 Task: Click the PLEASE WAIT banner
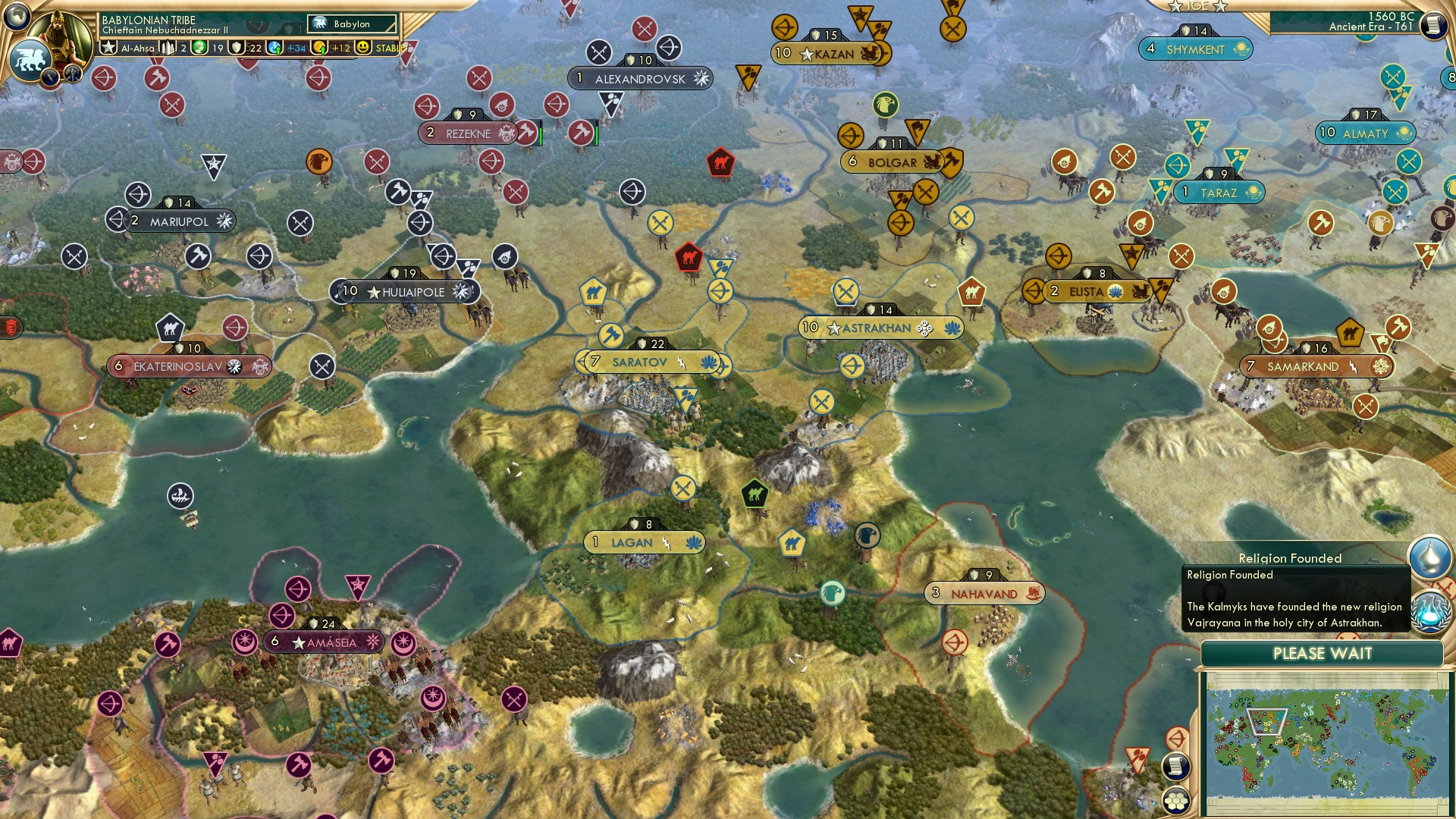(x=1325, y=653)
